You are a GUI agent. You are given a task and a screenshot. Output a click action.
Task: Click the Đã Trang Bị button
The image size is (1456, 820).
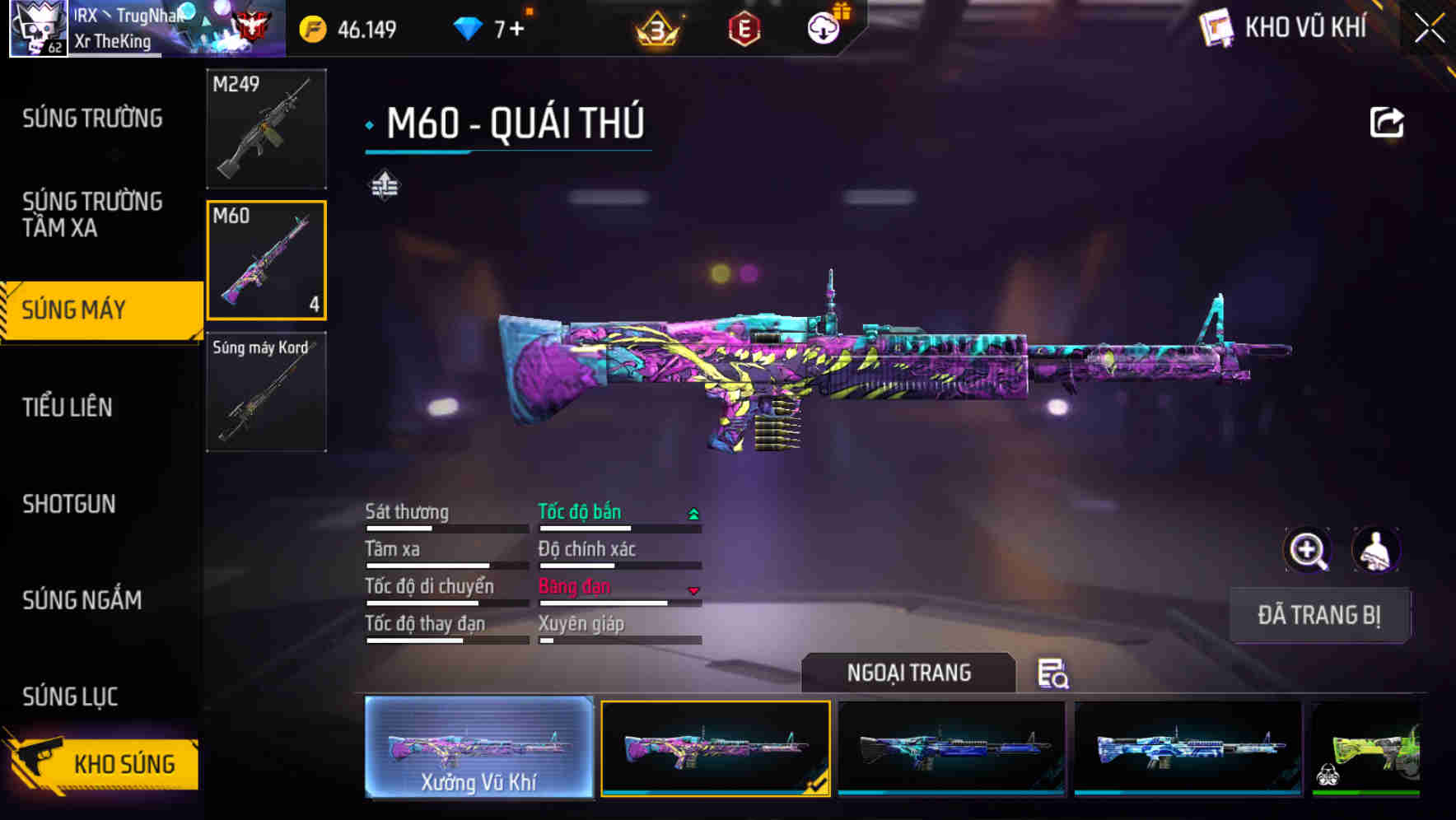point(1318,615)
